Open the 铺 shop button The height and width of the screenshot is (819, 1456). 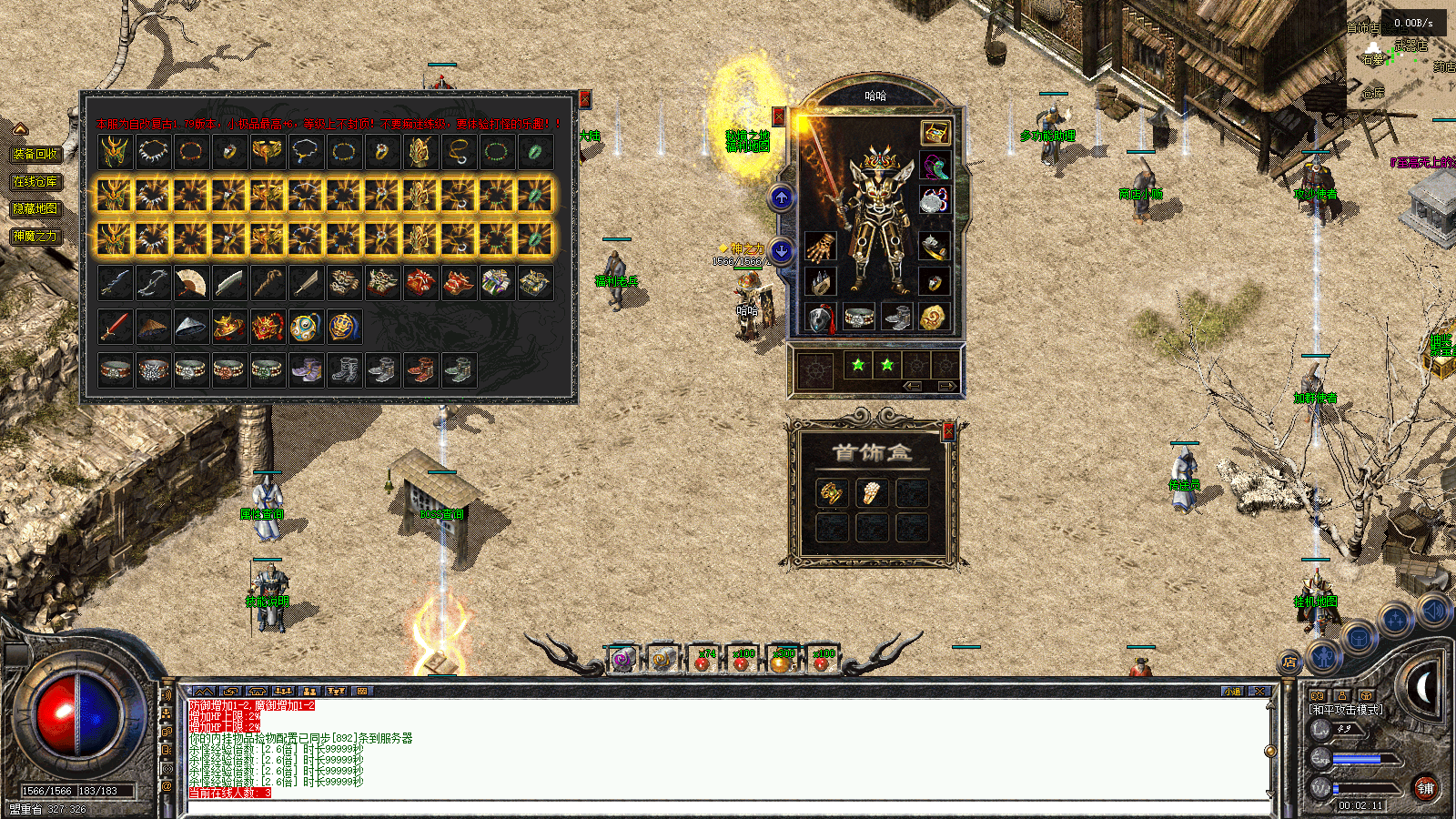pos(1425,788)
